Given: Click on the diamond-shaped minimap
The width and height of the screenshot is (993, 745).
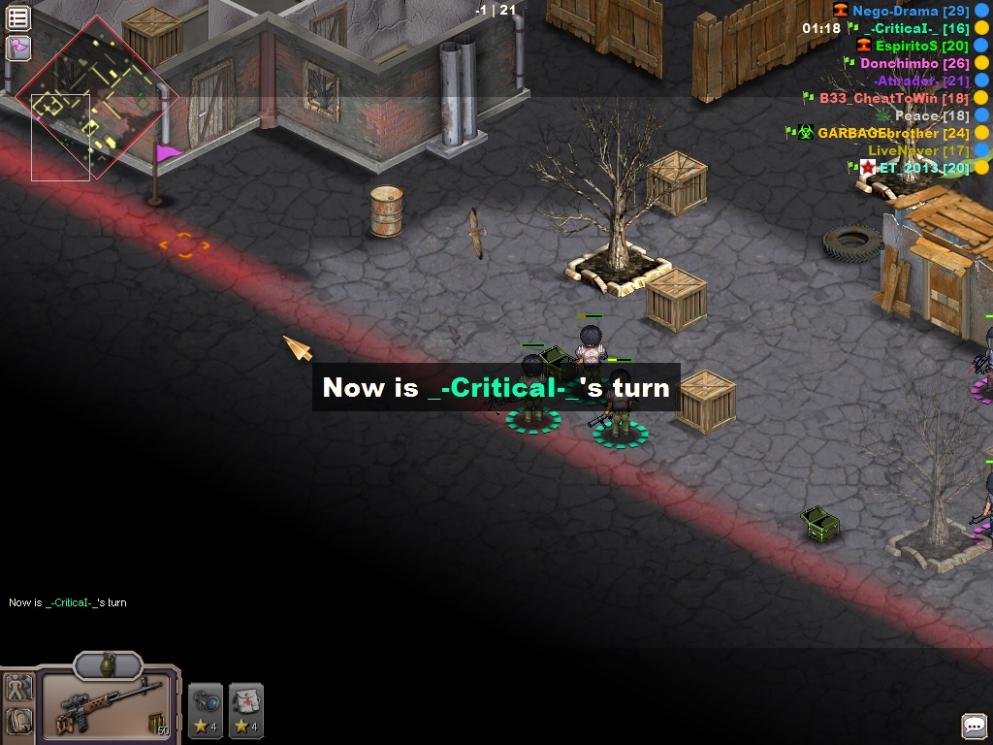Looking at the screenshot, I should pos(97,97).
